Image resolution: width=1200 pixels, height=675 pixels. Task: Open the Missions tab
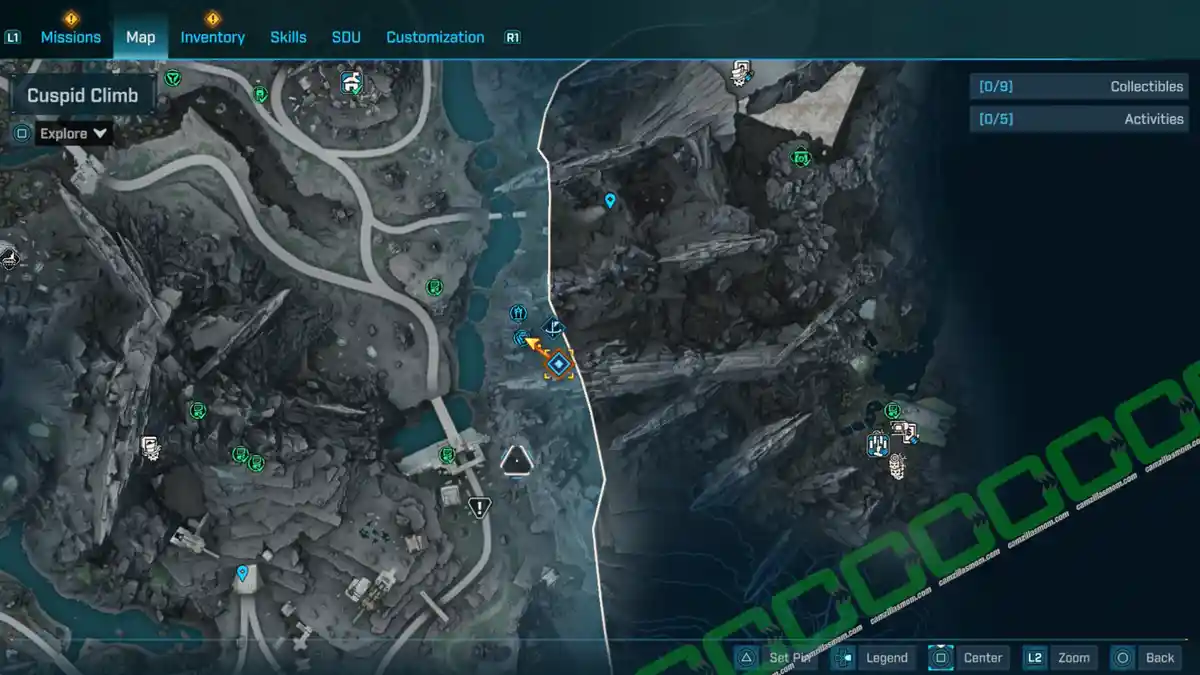click(70, 37)
